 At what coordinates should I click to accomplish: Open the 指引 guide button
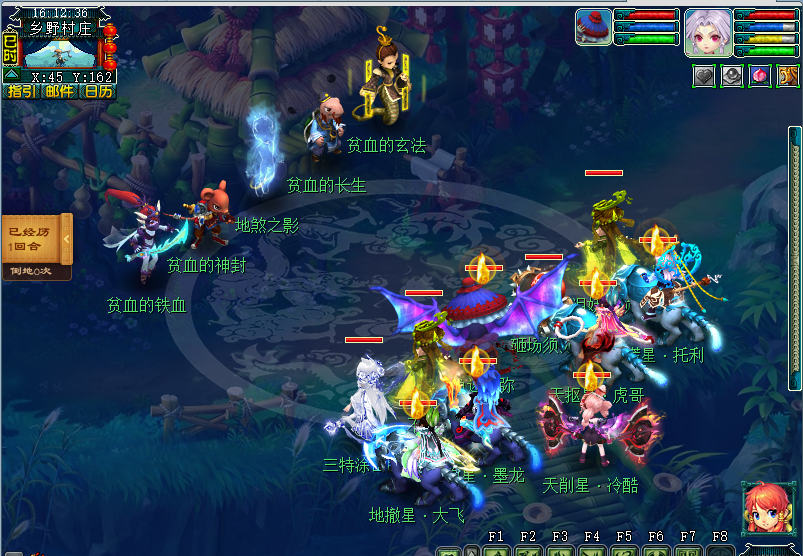19,91
